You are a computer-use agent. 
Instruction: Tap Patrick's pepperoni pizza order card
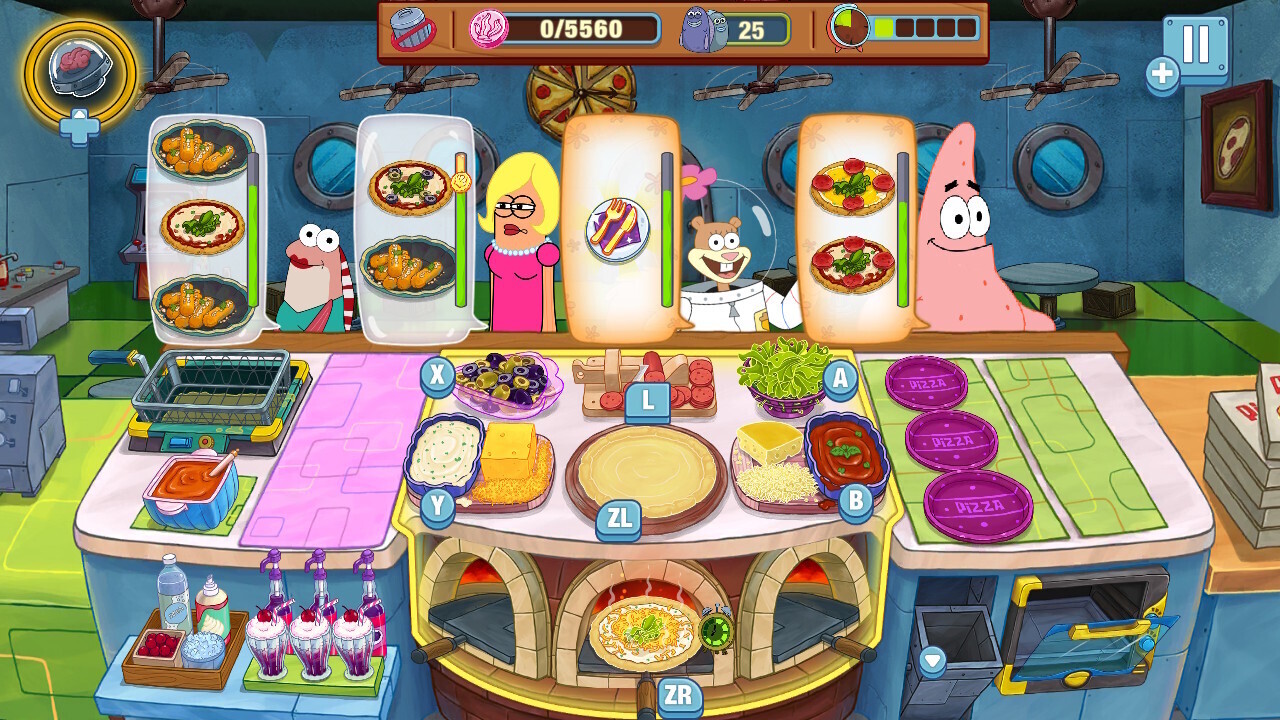[855, 230]
